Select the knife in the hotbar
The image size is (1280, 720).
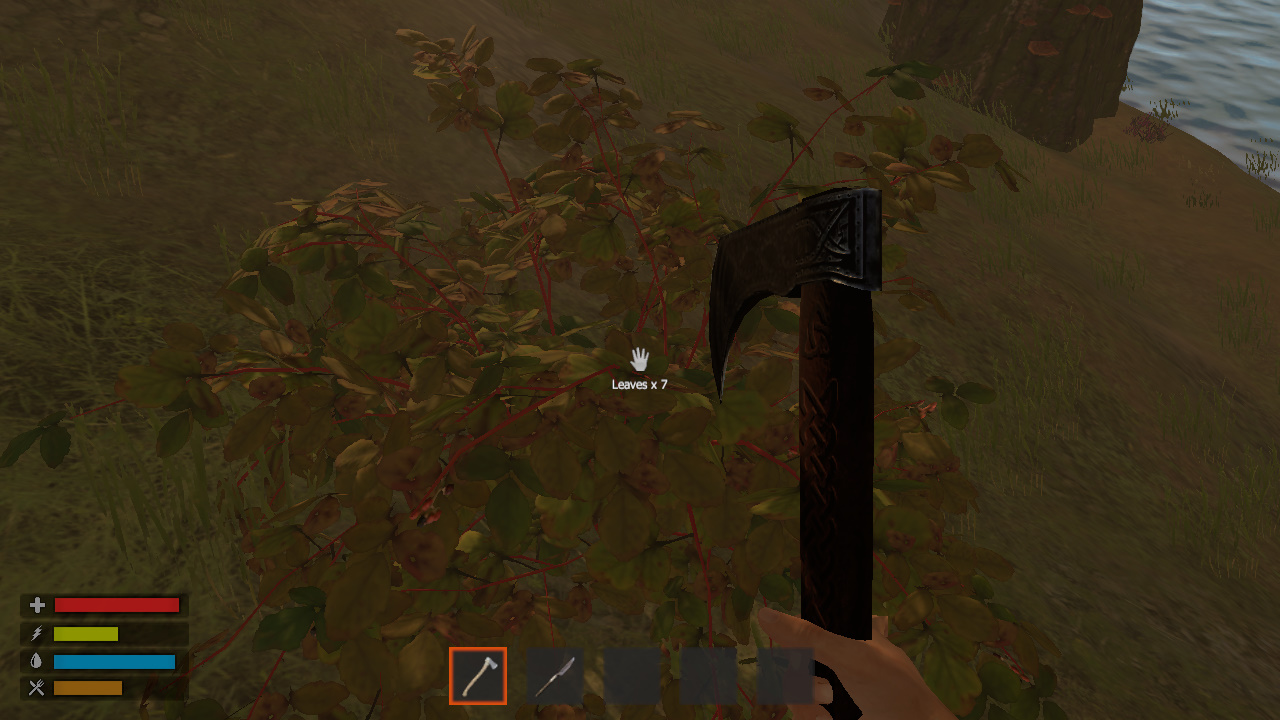554,675
